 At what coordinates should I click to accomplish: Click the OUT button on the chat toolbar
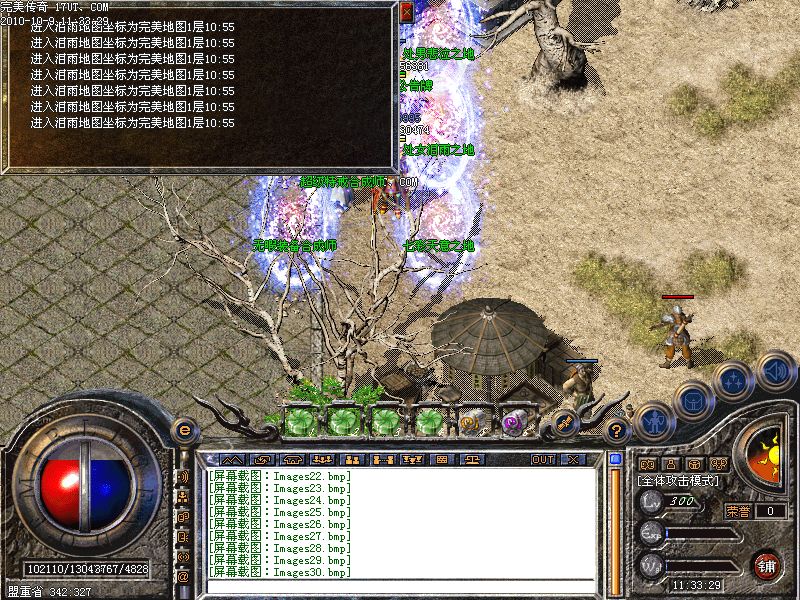542,459
